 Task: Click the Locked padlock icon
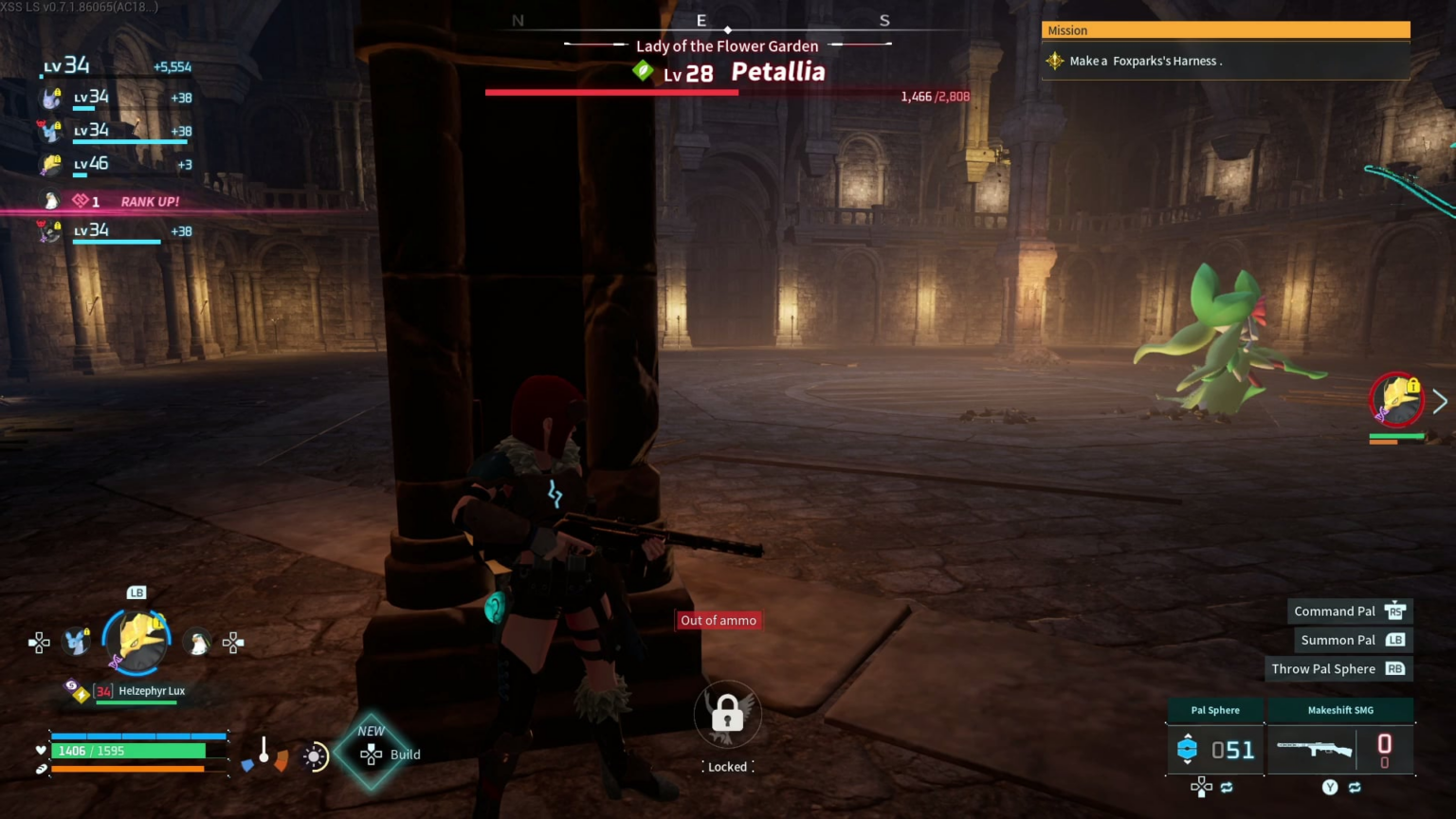coord(727,714)
